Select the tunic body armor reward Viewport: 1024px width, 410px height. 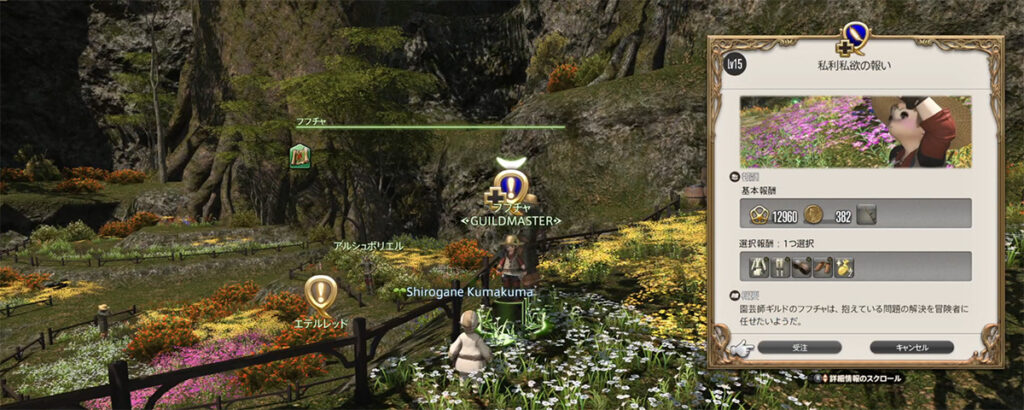759,266
